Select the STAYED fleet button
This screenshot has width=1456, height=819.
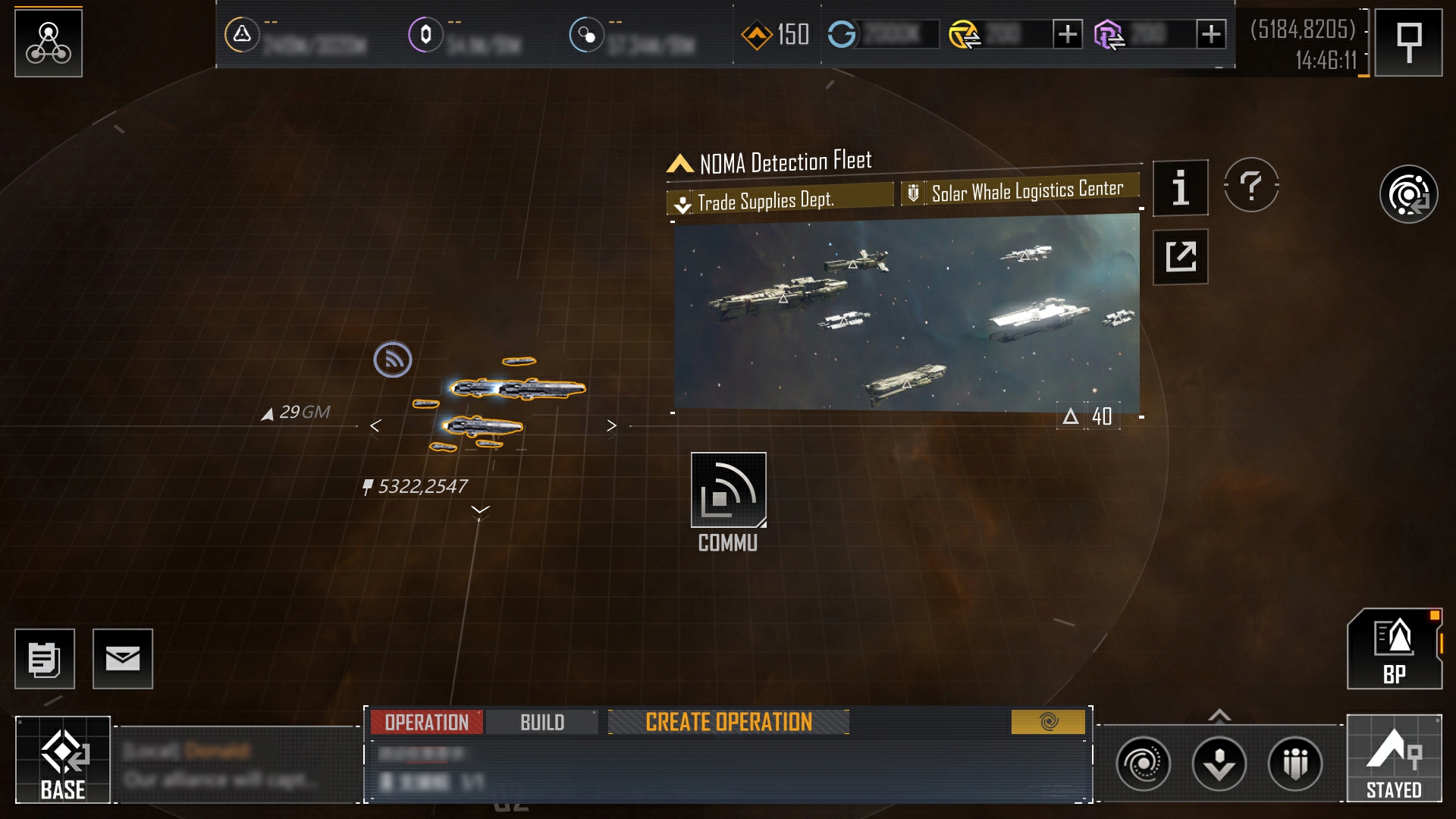(x=1394, y=758)
